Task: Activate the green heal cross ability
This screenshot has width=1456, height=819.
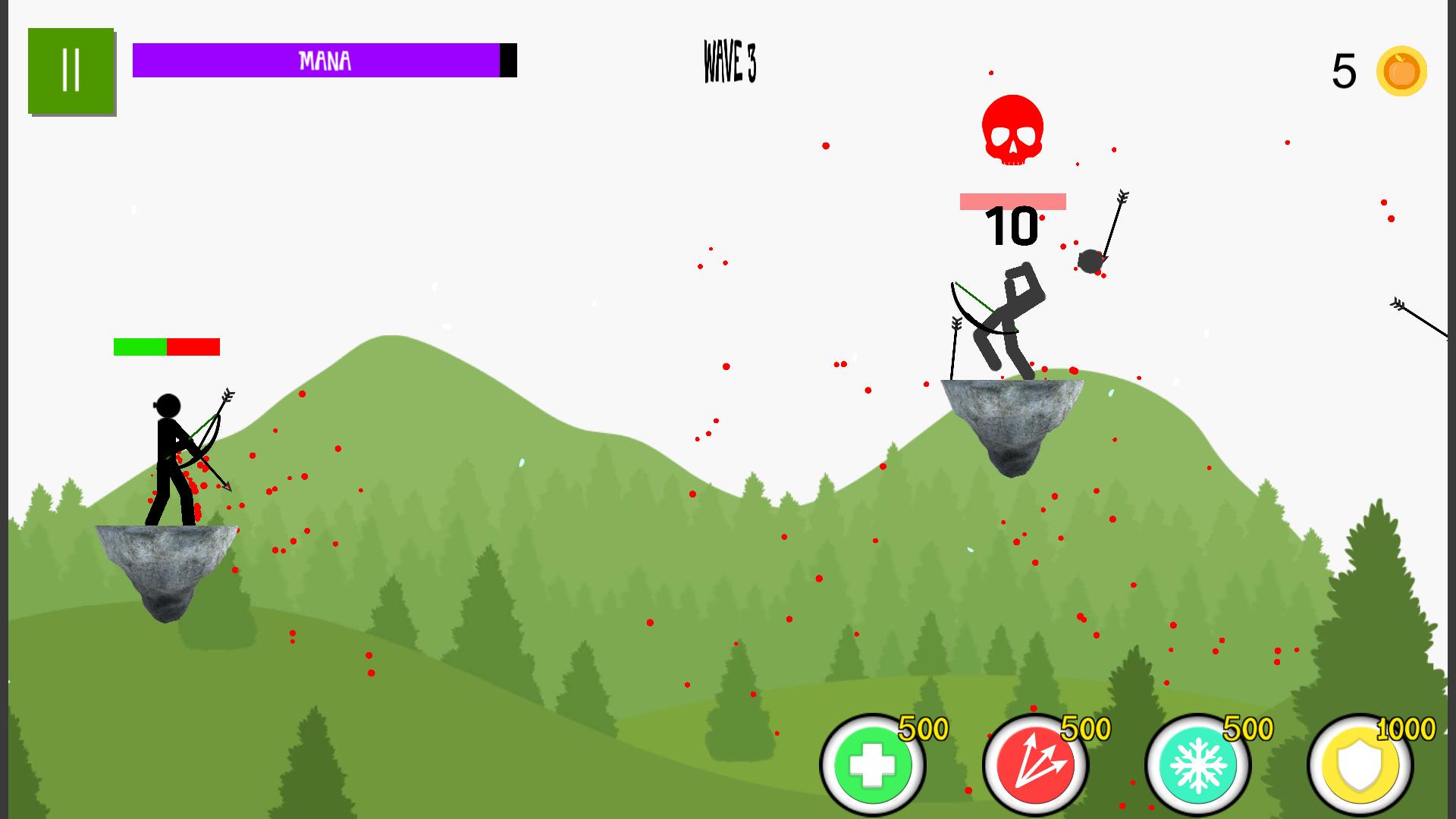Action: pos(873,764)
